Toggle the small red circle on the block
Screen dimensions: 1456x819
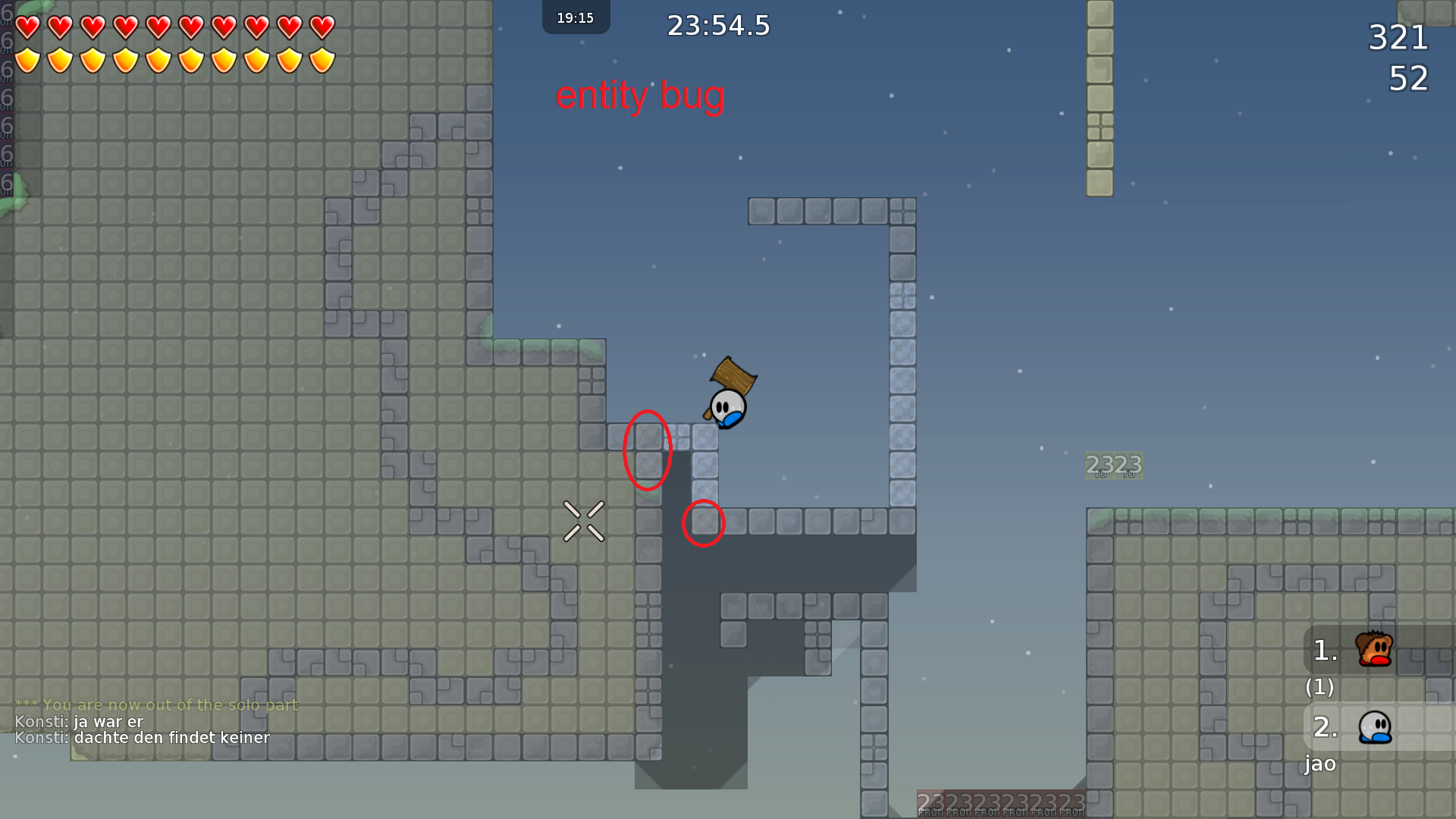[704, 522]
